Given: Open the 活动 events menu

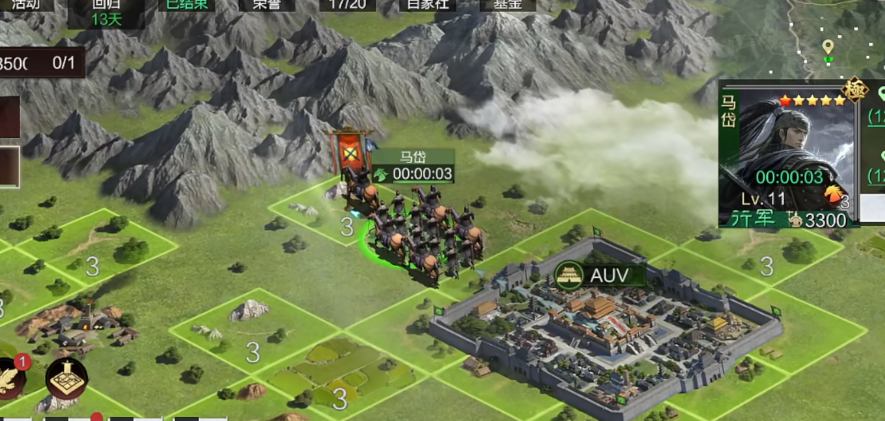Looking at the screenshot, I should (x=24, y=5).
